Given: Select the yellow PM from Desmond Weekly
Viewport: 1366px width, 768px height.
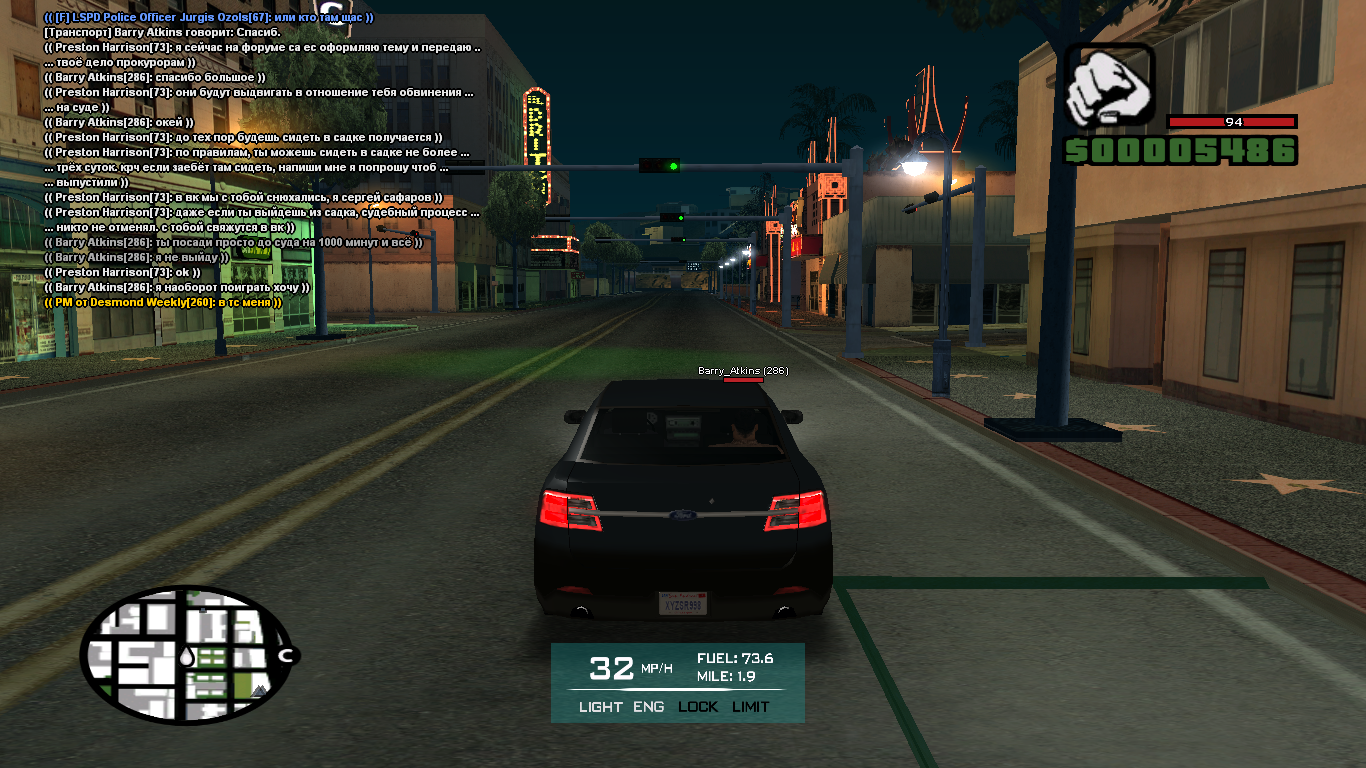Looking at the screenshot, I should [x=163, y=302].
